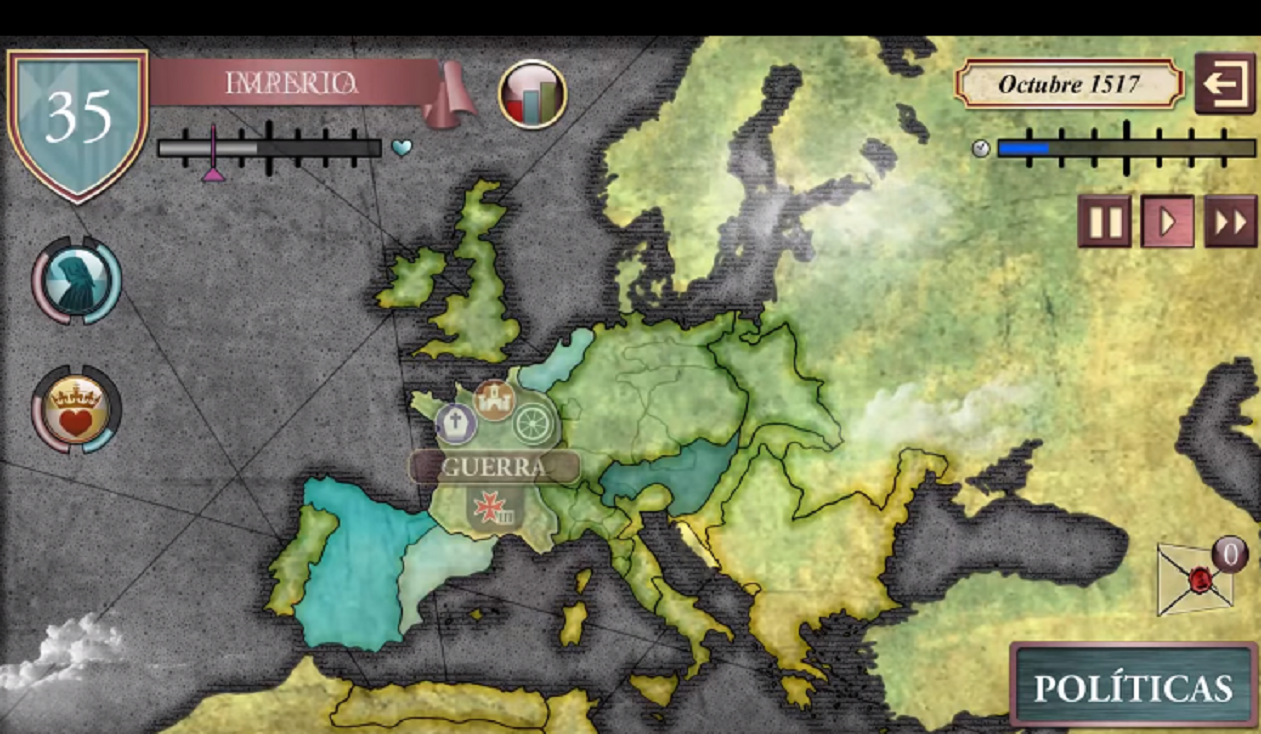1261x734 pixels.
Task: Pause the game time
Action: 1104,221
